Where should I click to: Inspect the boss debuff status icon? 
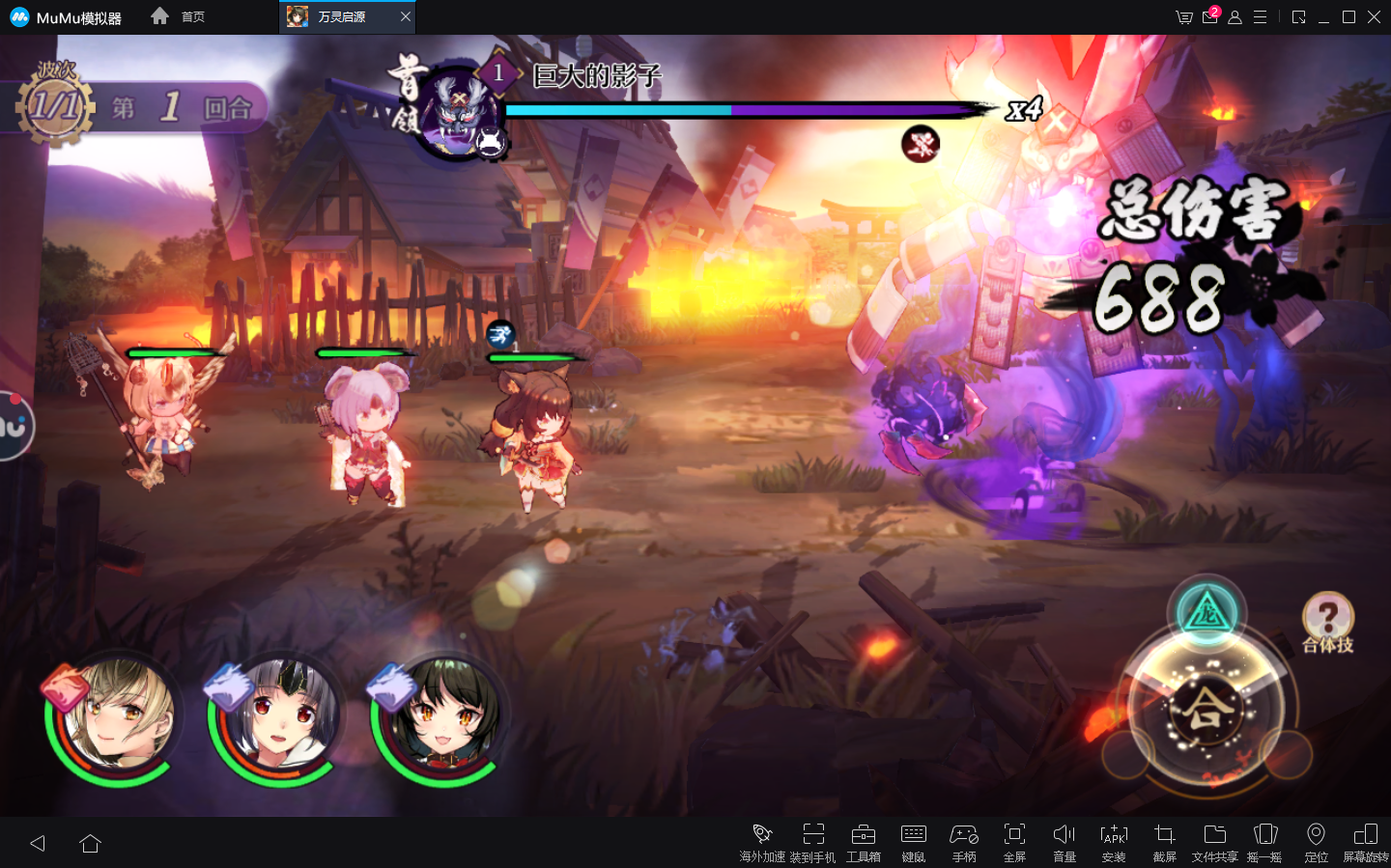921,145
